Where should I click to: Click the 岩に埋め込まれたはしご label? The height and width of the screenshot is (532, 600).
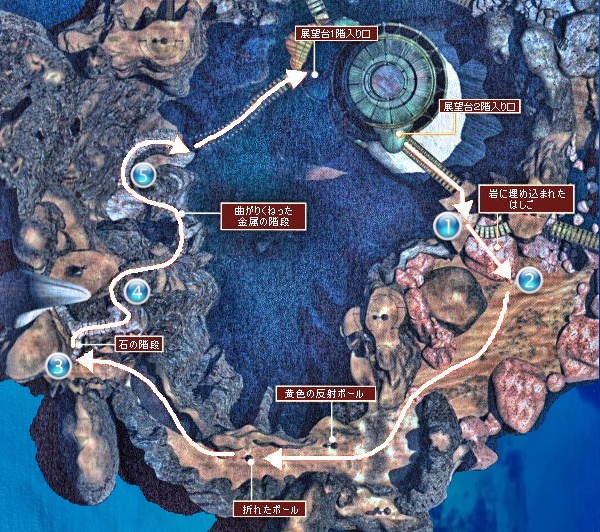click(x=529, y=198)
